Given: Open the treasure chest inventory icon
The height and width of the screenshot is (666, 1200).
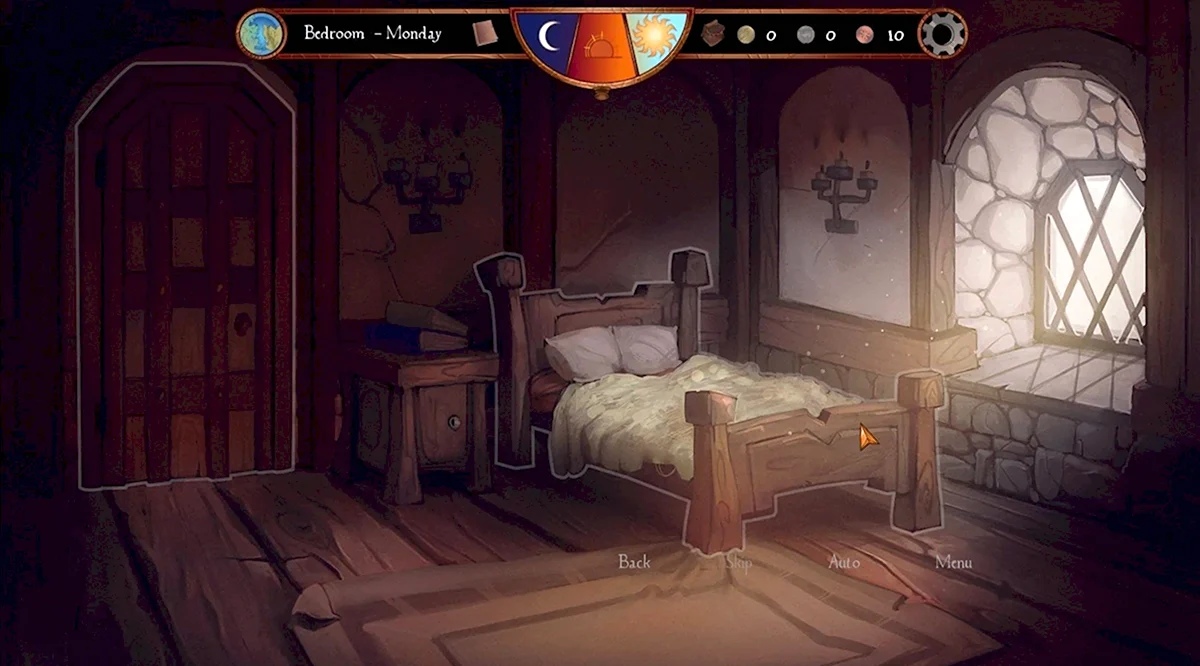Looking at the screenshot, I should 713,34.
